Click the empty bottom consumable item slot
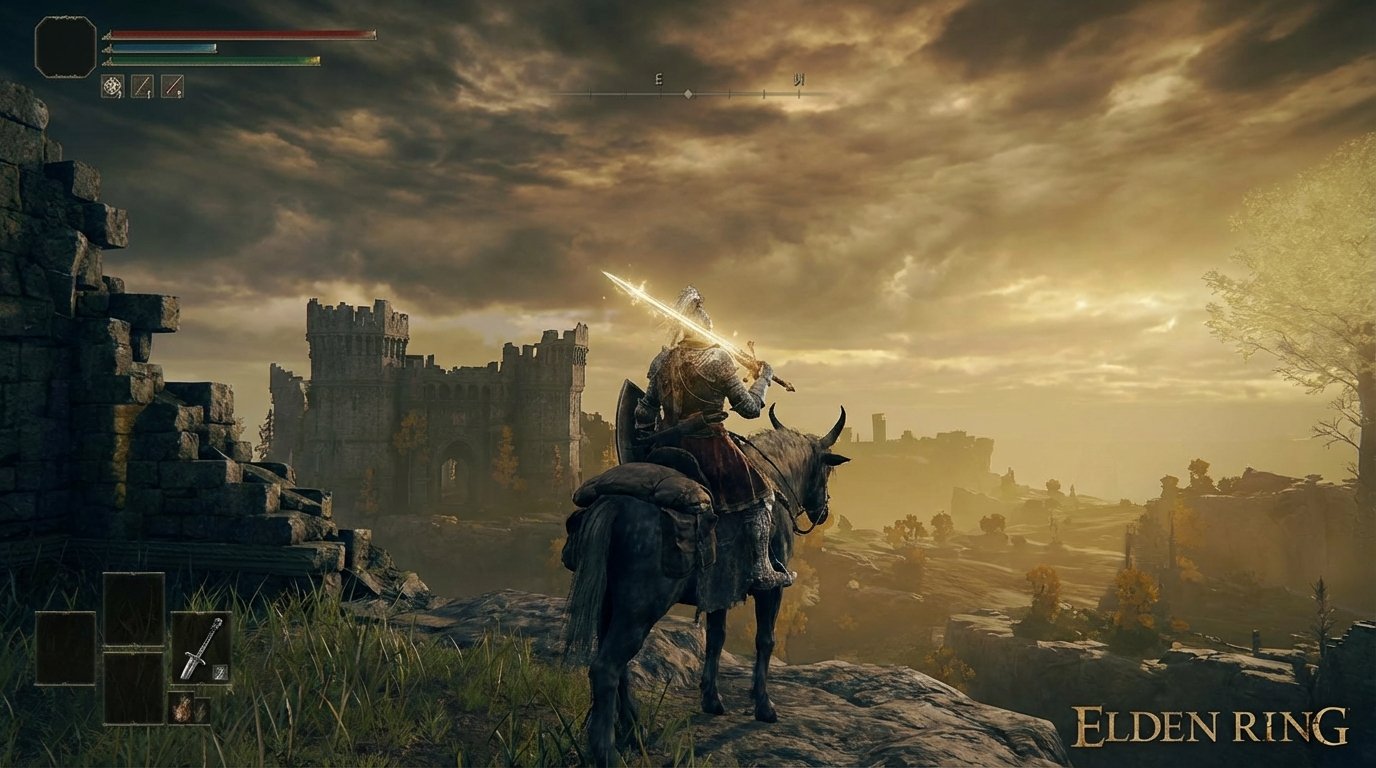The height and width of the screenshot is (768, 1376). (x=134, y=687)
